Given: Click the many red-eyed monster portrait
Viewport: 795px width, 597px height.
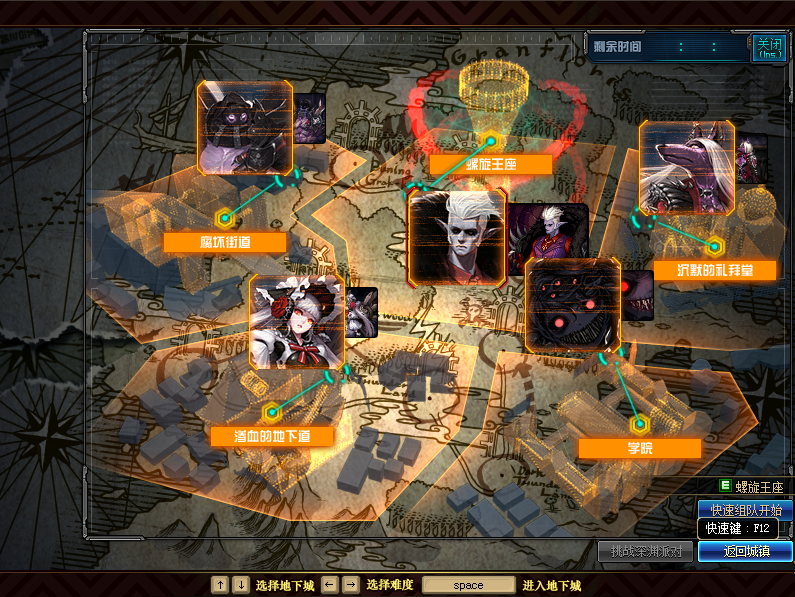Looking at the screenshot, I should [573, 304].
